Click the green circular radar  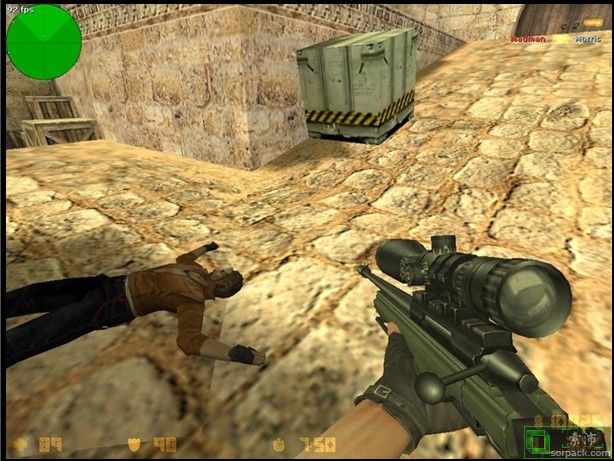(x=43, y=42)
